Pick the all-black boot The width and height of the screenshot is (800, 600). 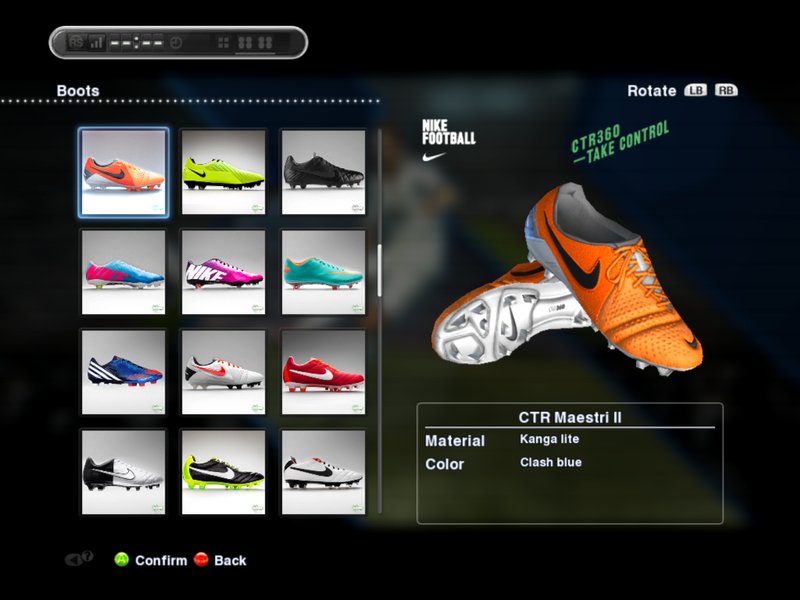click(323, 172)
